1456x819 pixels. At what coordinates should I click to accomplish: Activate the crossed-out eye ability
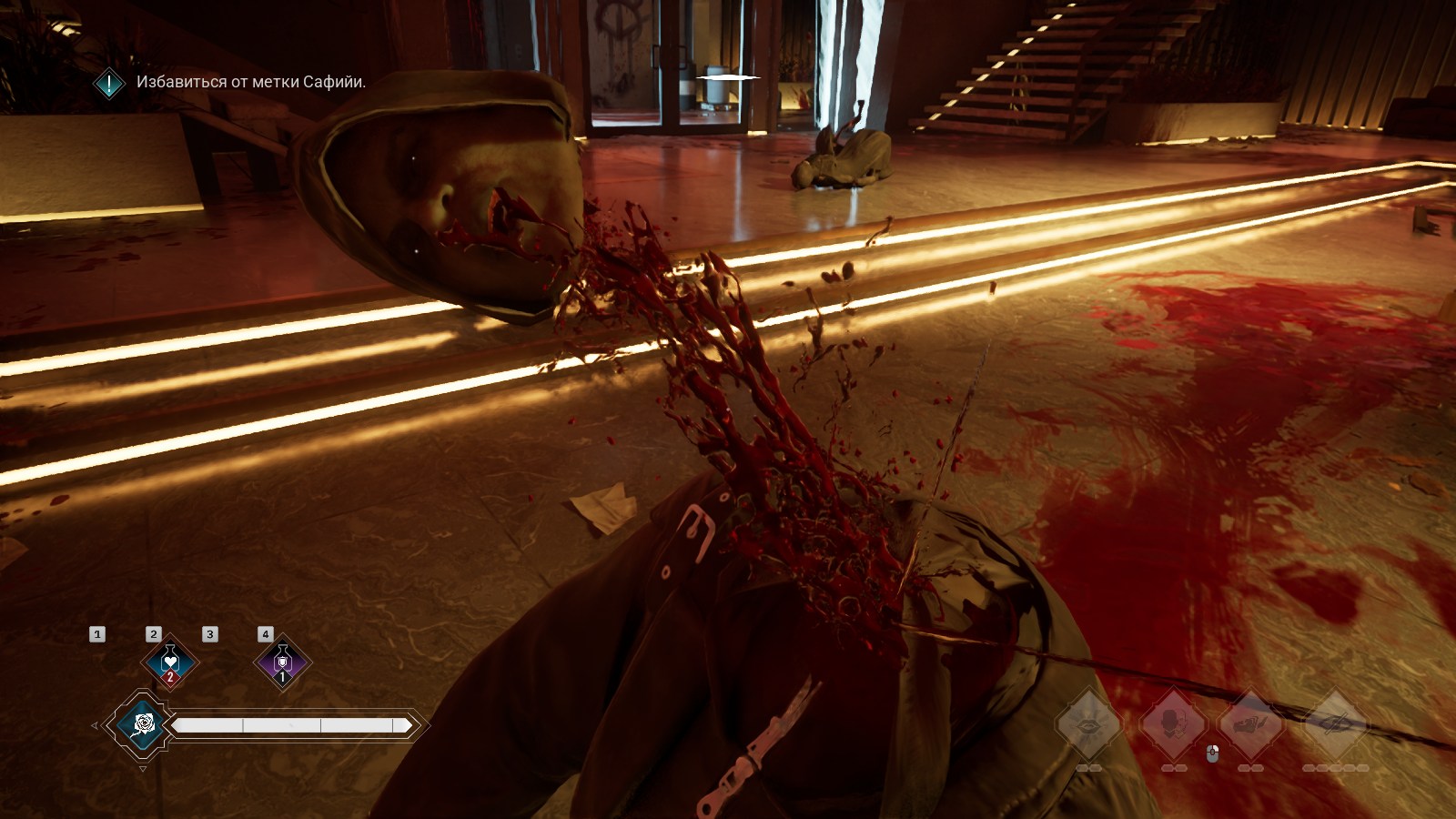click(1336, 724)
